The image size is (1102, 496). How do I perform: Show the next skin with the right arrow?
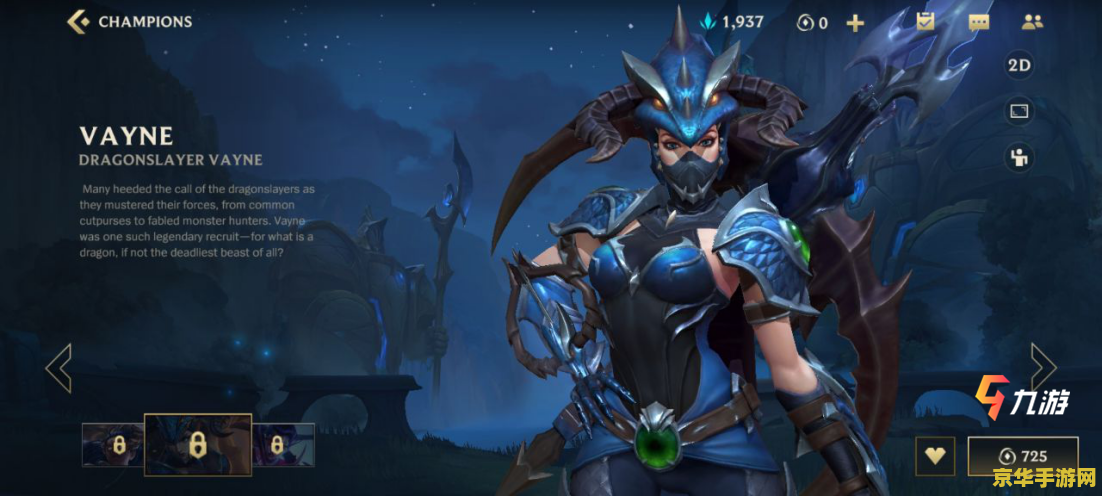pyautogui.click(x=1043, y=367)
